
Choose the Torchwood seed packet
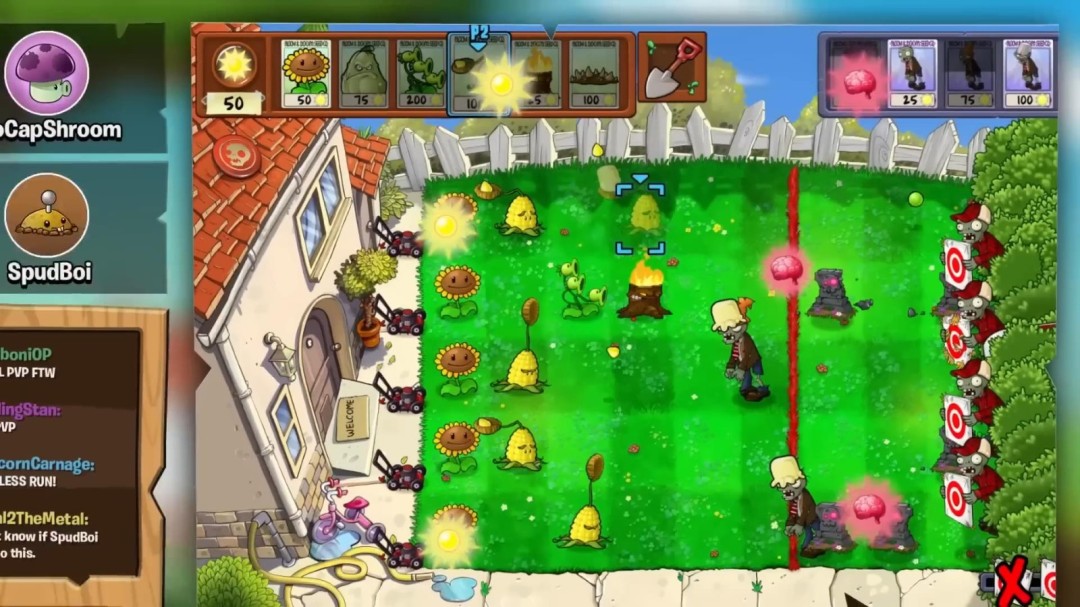coord(536,73)
